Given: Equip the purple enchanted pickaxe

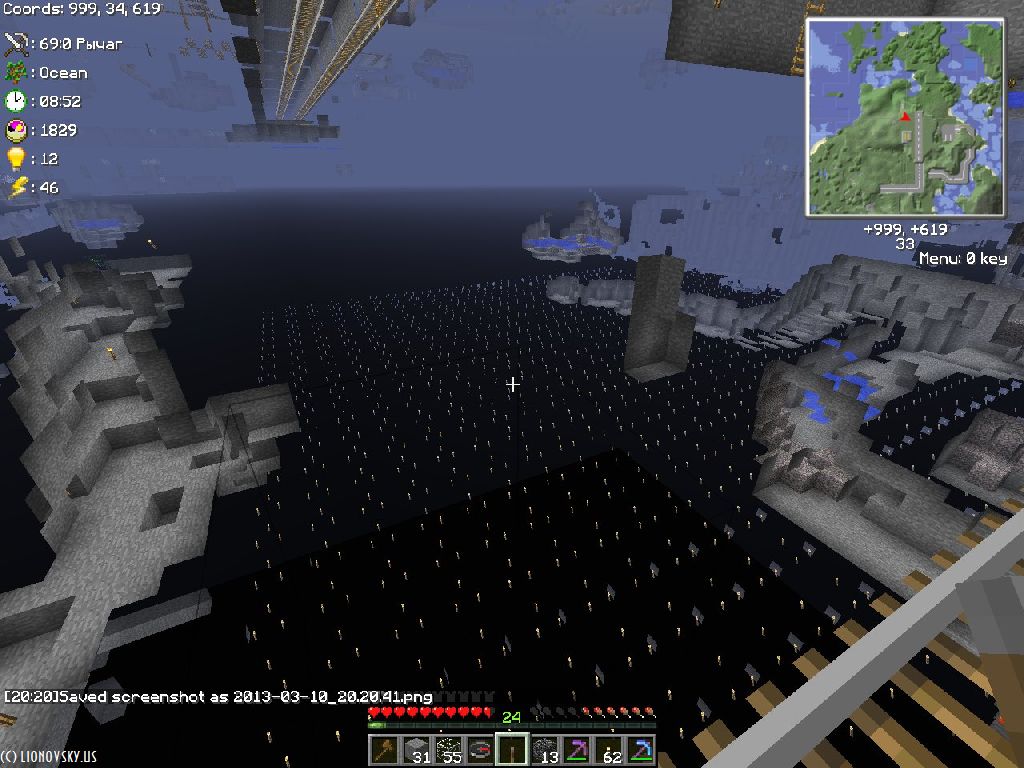Looking at the screenshot, I should point(577,749).
